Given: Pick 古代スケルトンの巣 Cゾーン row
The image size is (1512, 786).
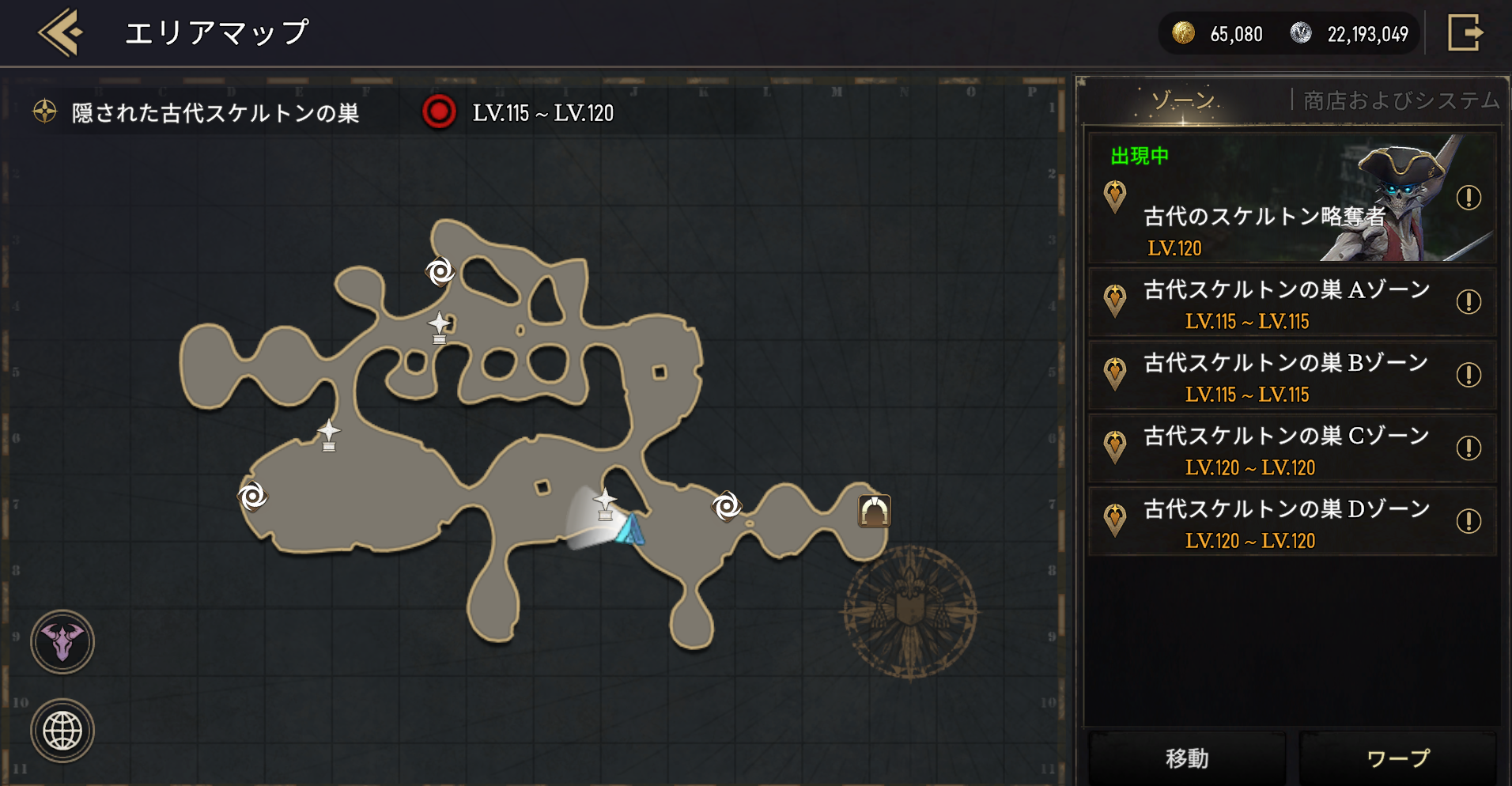Looking at the screenshot, I should coord(1285,449).
